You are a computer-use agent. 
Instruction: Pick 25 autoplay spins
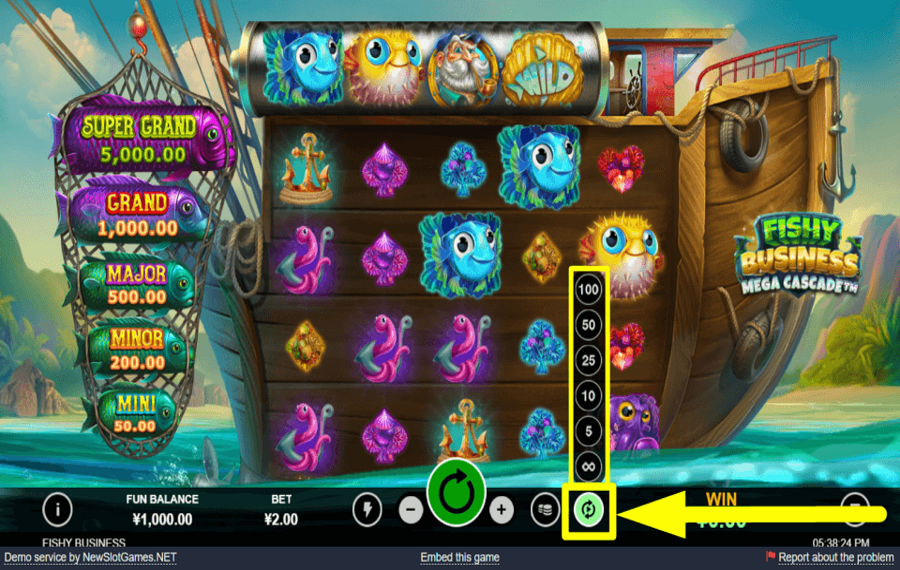point(590,360)
